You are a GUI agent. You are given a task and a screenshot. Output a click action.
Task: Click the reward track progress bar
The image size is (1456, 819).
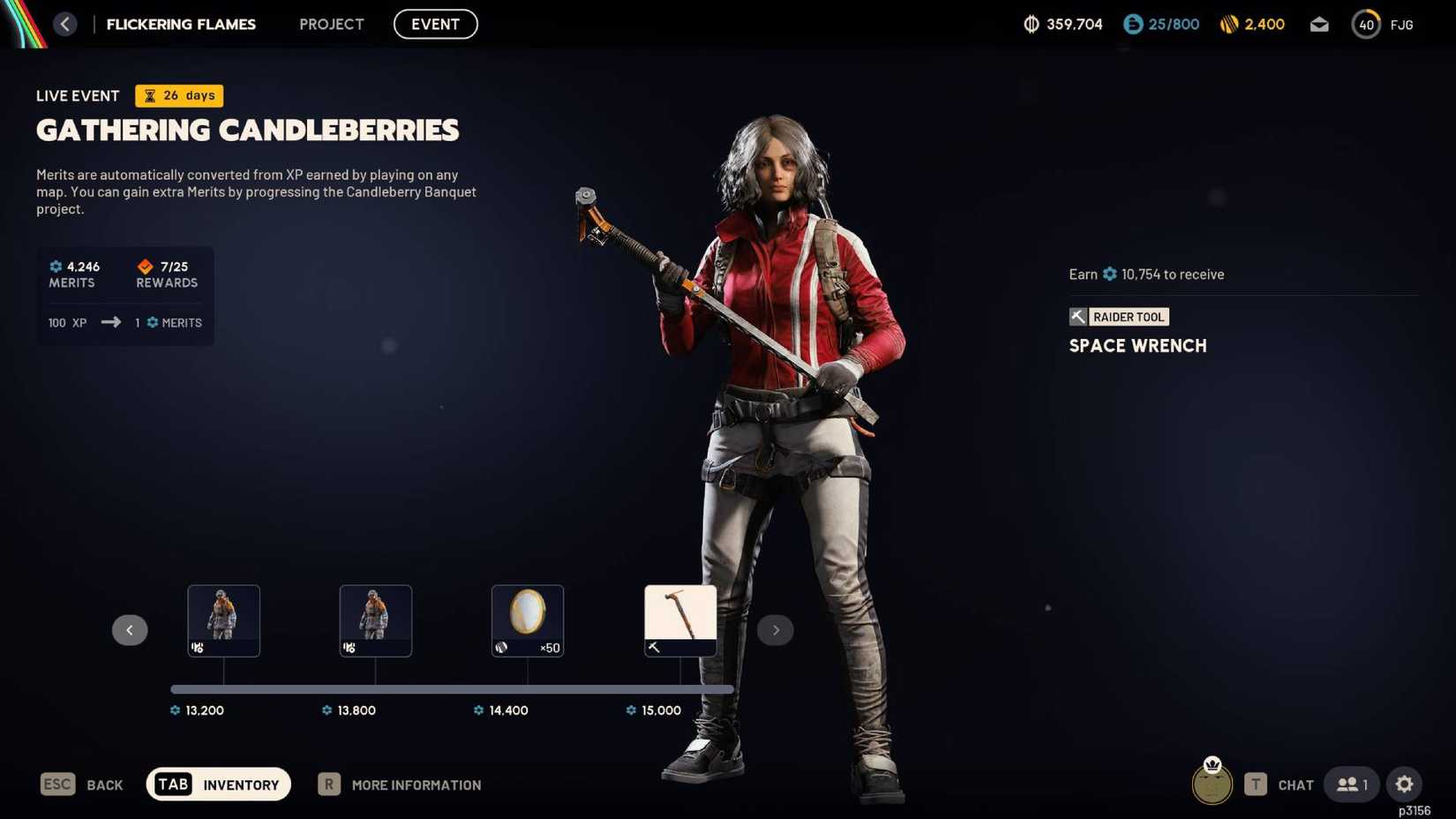[x=452, y=689]
